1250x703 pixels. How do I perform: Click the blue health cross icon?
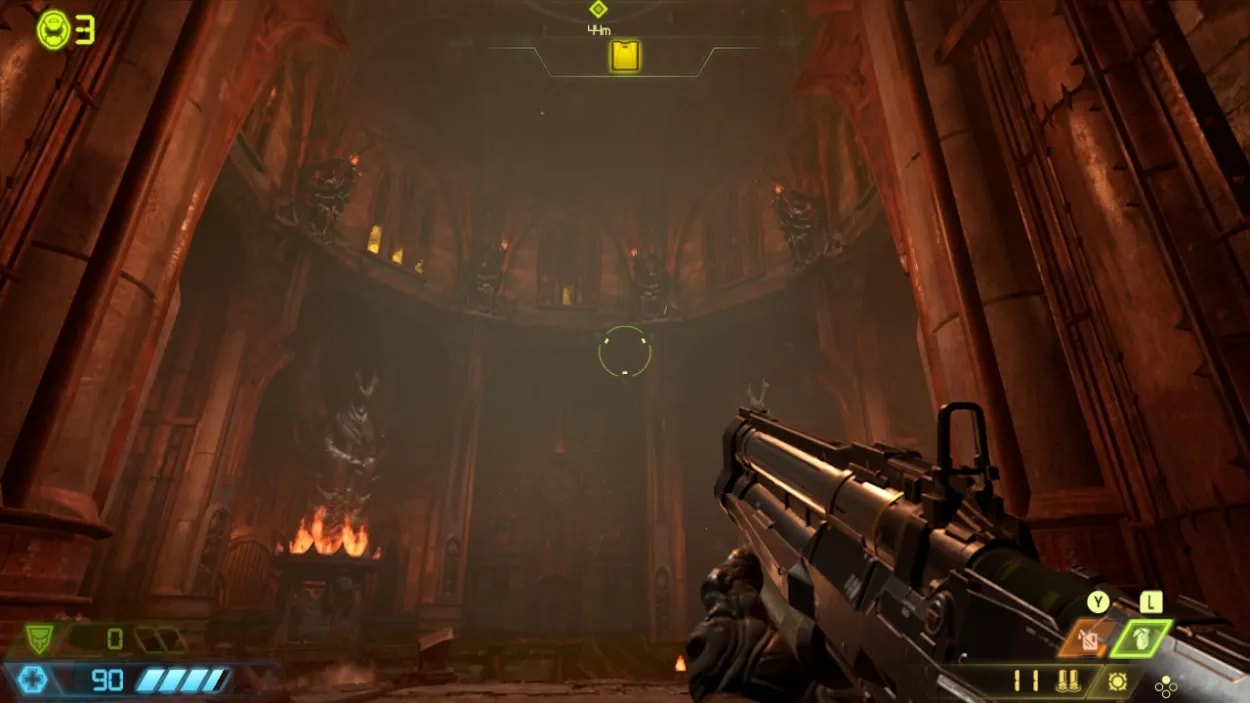[x=34, y=681]
